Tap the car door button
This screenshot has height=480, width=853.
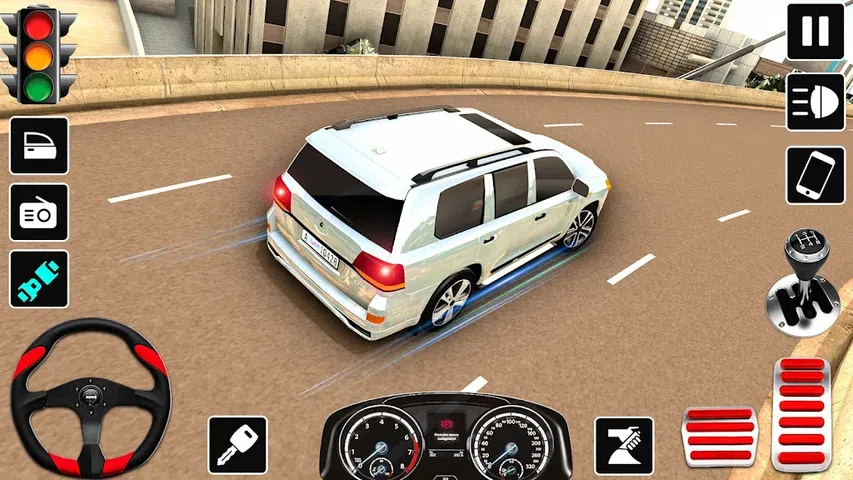tap(39, 146)
